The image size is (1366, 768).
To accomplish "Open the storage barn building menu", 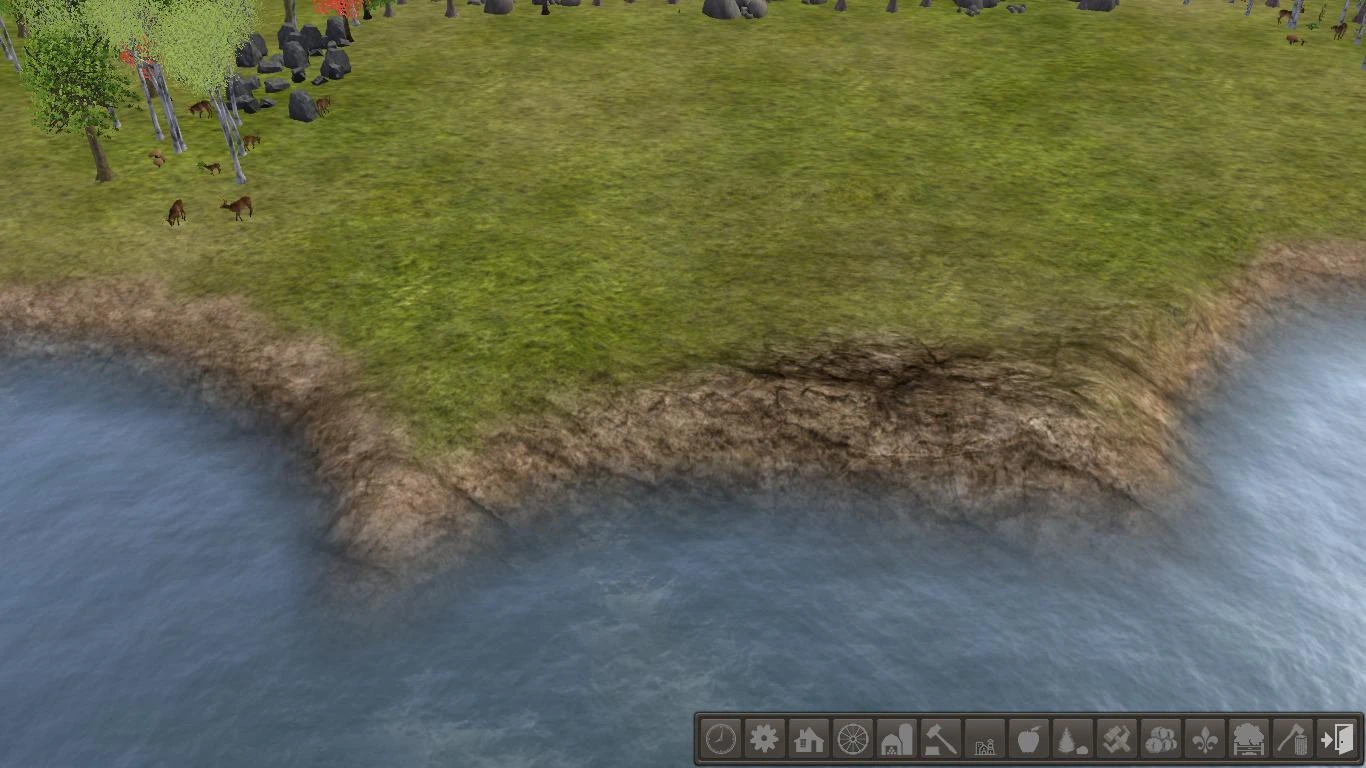I will pos(894,742).
